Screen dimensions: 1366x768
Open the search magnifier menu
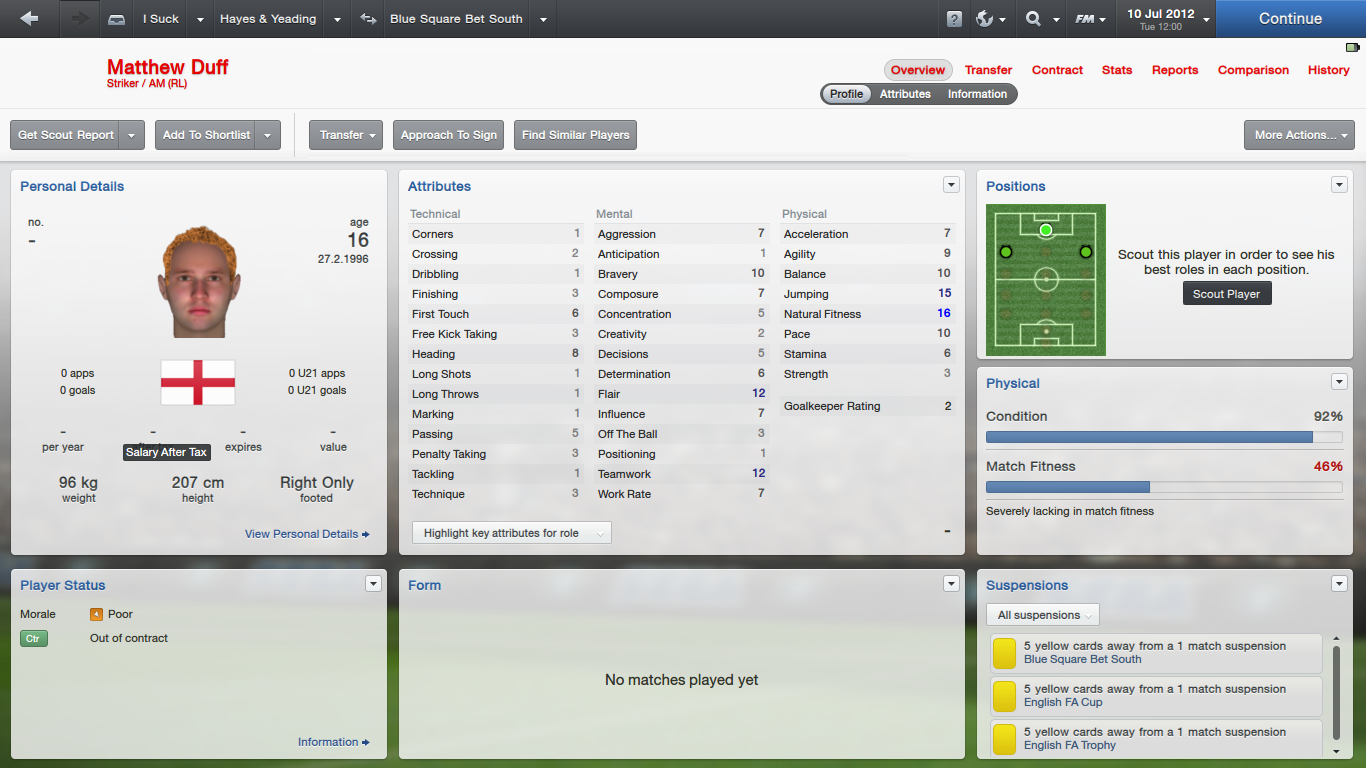[1039, 19]
